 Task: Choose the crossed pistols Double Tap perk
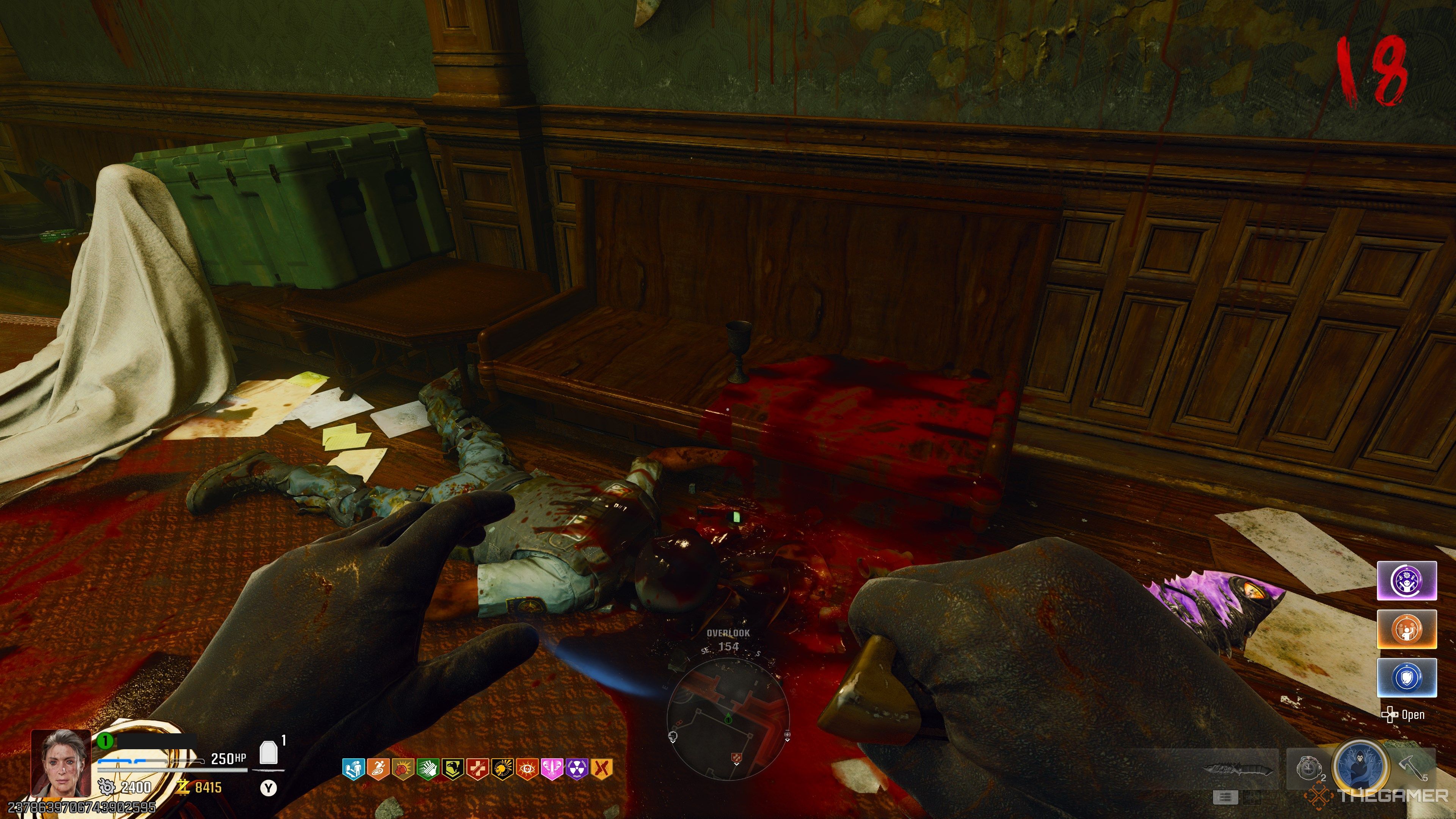601,769
